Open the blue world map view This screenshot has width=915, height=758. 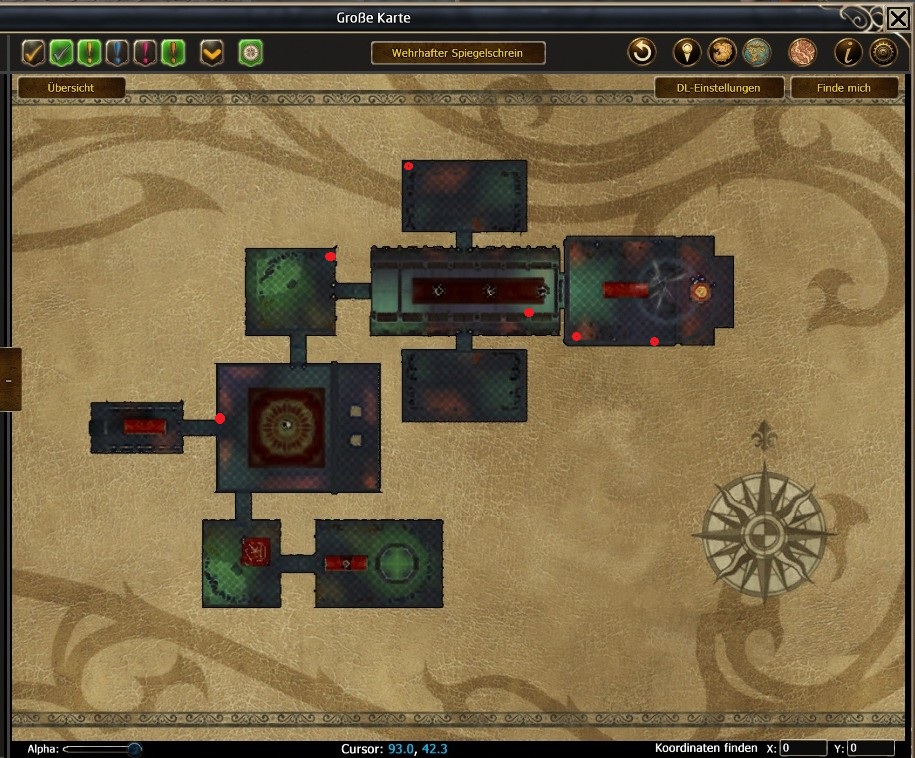coord(756,52)
